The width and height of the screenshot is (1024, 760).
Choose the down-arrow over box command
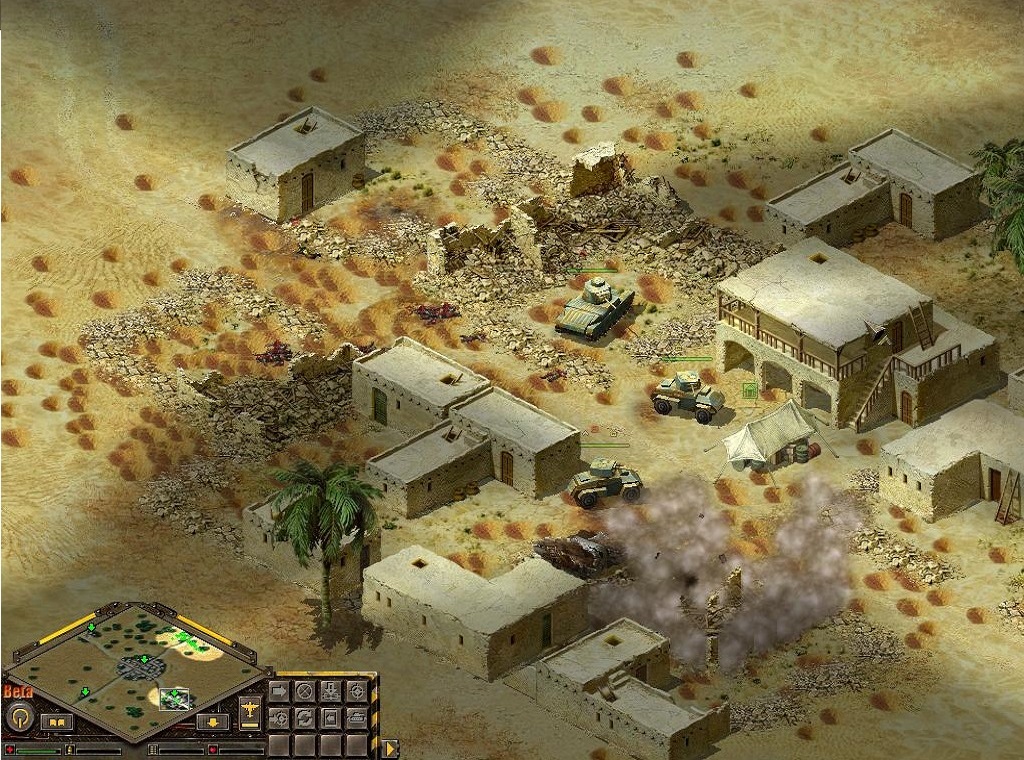point(331,691)
